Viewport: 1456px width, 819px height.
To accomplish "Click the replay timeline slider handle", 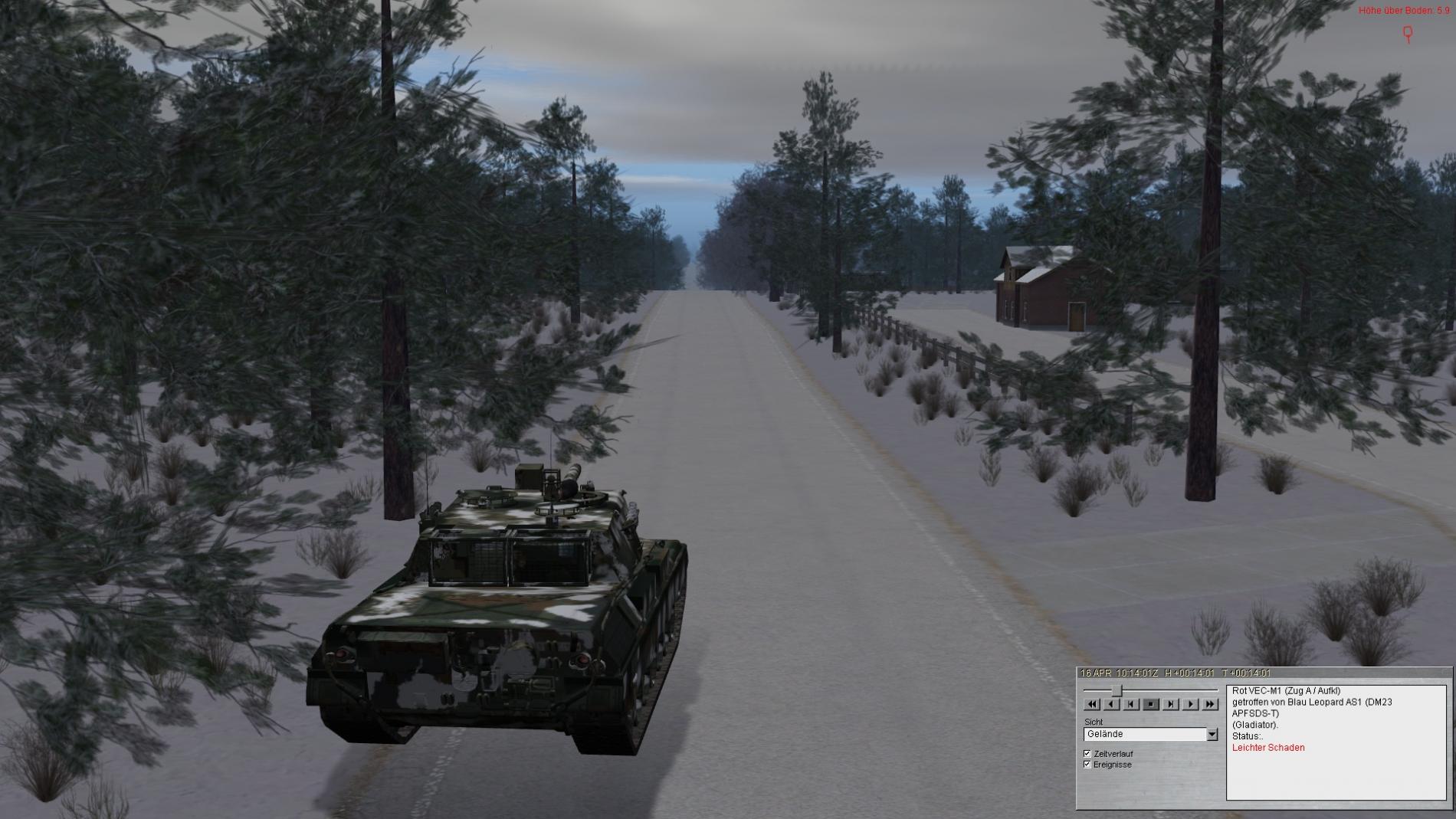I will pos(1117,691).
